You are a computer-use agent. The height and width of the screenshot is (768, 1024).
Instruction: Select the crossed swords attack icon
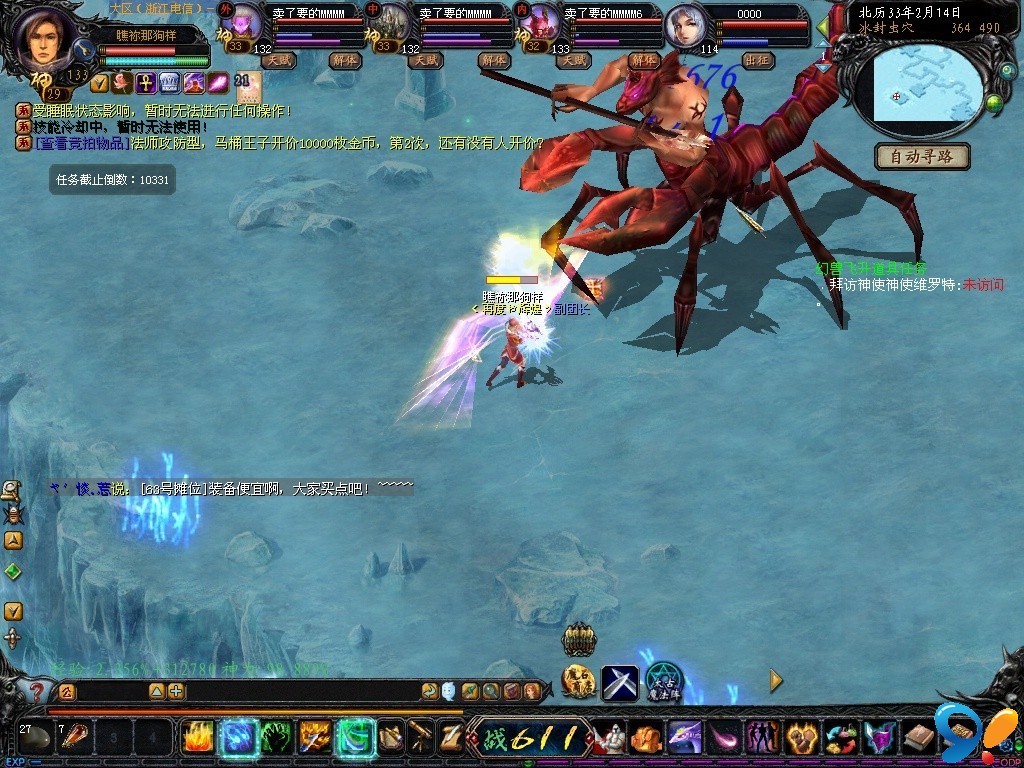619,683
